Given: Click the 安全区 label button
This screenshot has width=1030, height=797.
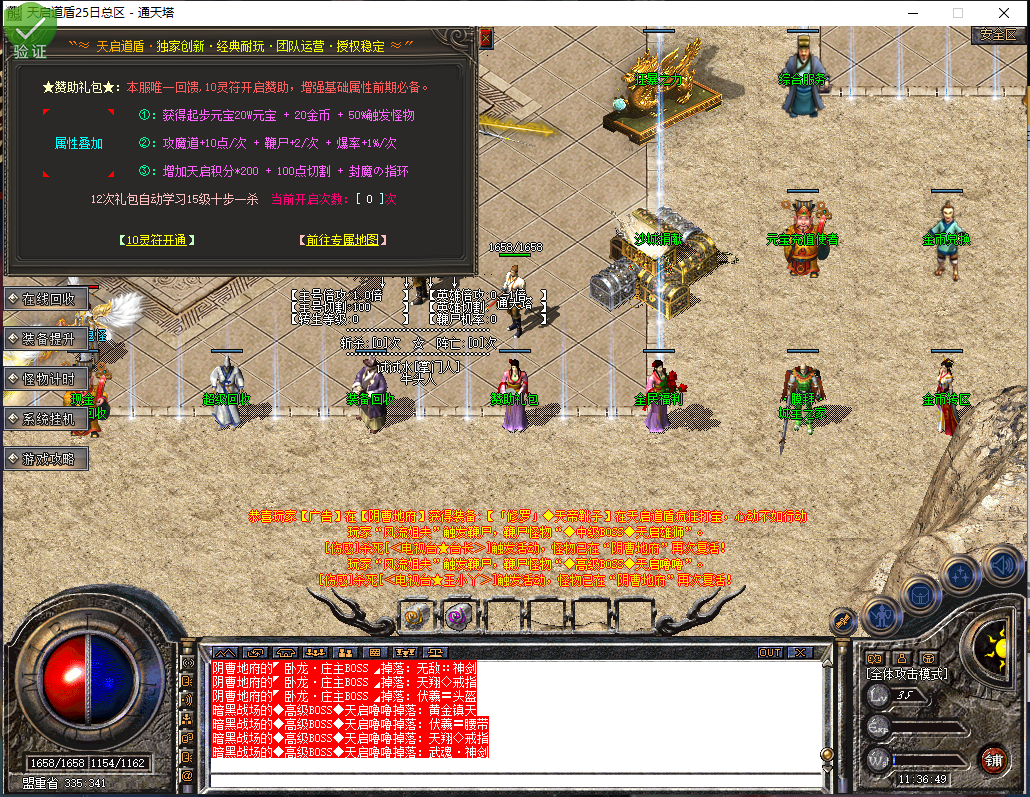Looking at the screenshot, I should [998, 34].
